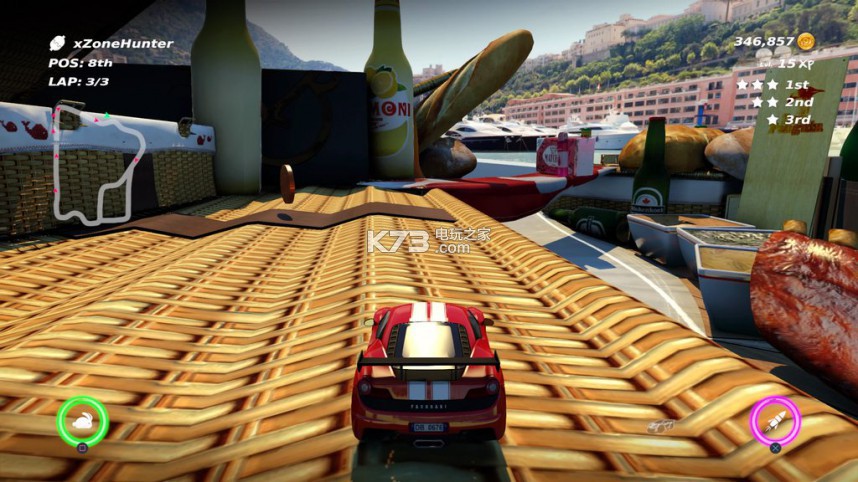
Task: Activate the green rabbit boost ability
Action: [x=82, y=421]
